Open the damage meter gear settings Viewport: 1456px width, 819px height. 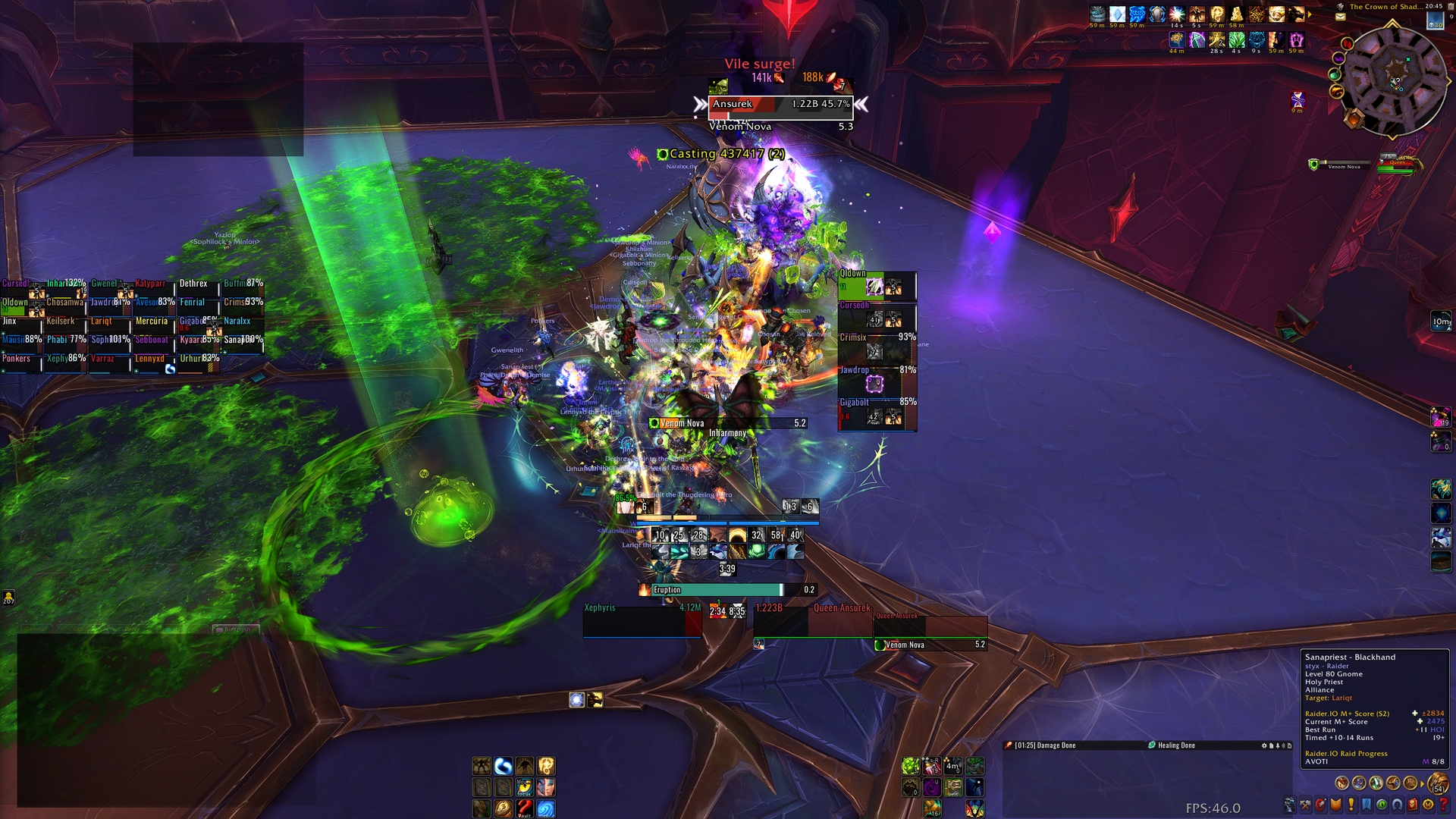(1264, 745)
